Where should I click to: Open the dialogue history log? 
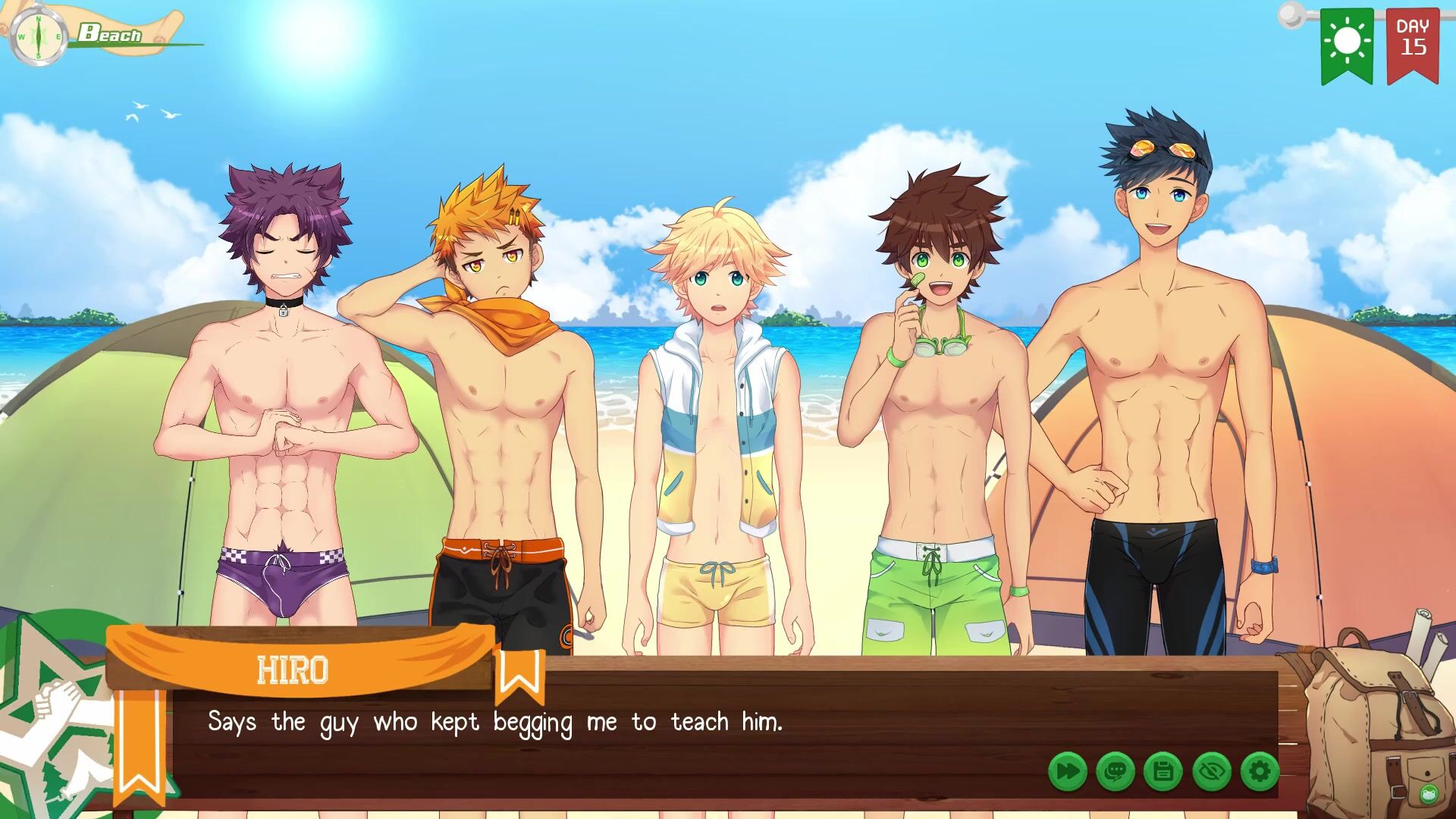coord(1116,772)
